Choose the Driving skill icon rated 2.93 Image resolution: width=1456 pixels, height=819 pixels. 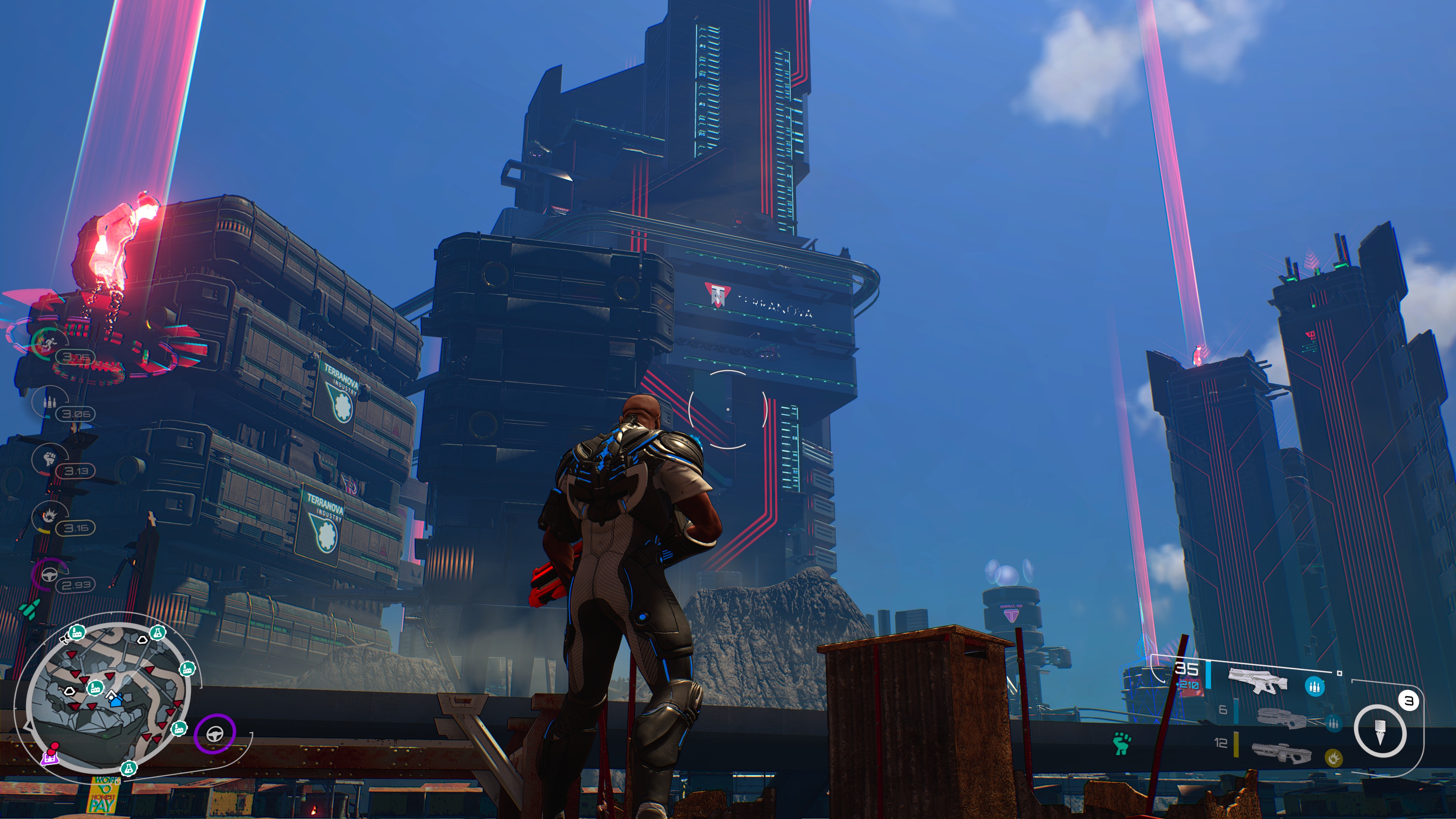(49, 574)
